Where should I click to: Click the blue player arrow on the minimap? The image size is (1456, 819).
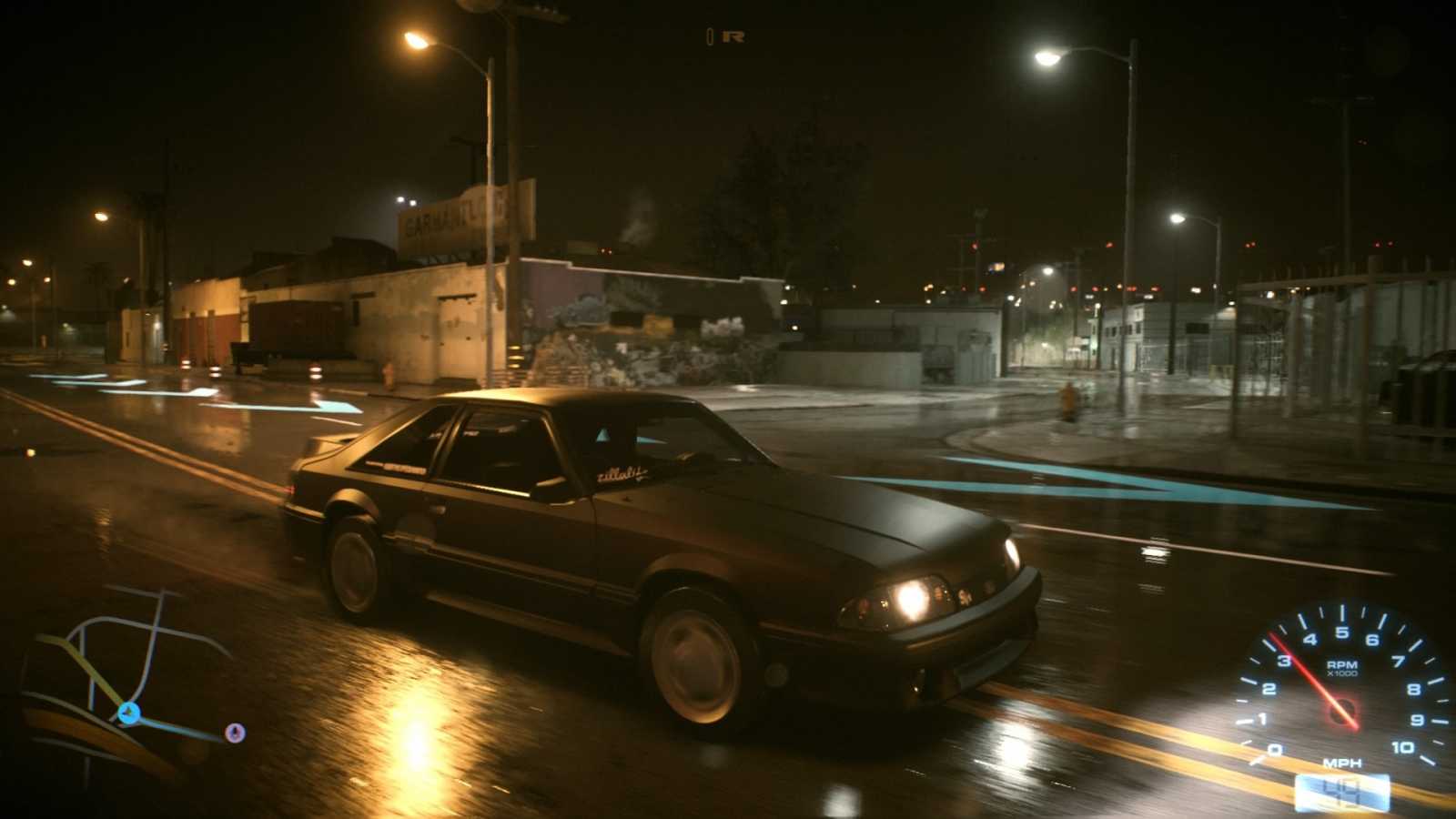click(128, 713)
